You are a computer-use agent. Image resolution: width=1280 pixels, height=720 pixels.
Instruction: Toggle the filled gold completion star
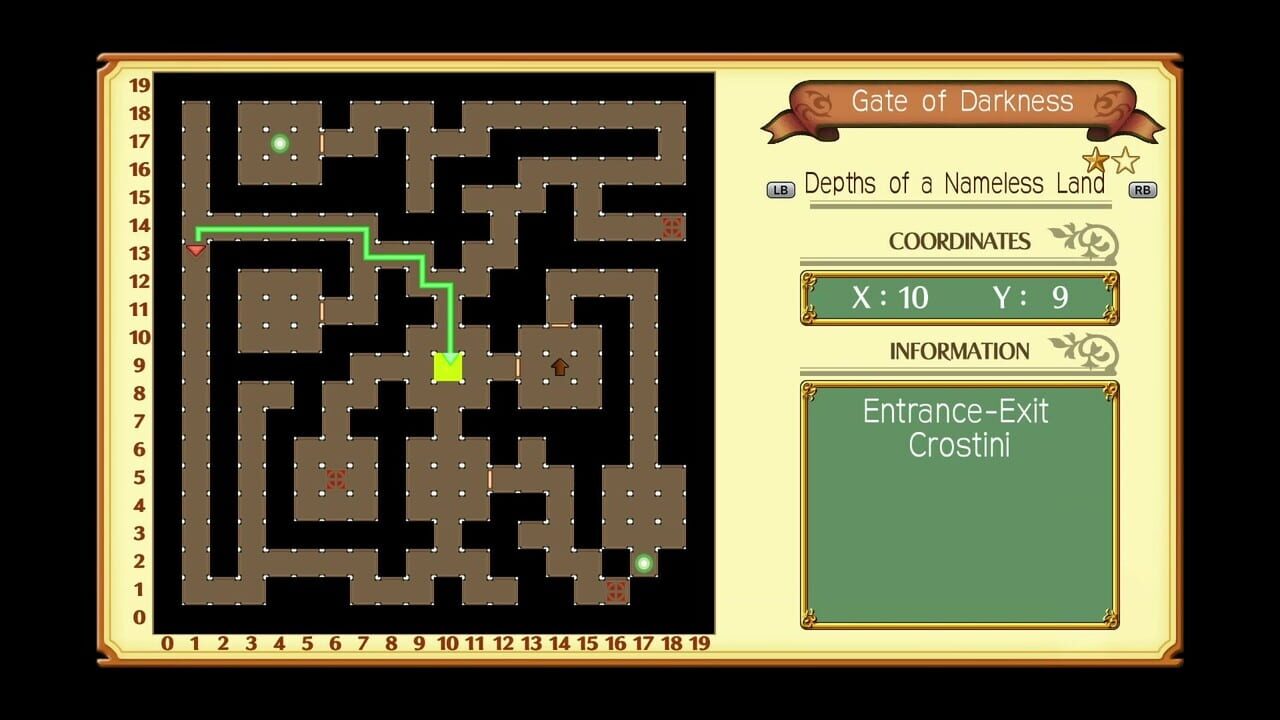[x=1095, y=158]
